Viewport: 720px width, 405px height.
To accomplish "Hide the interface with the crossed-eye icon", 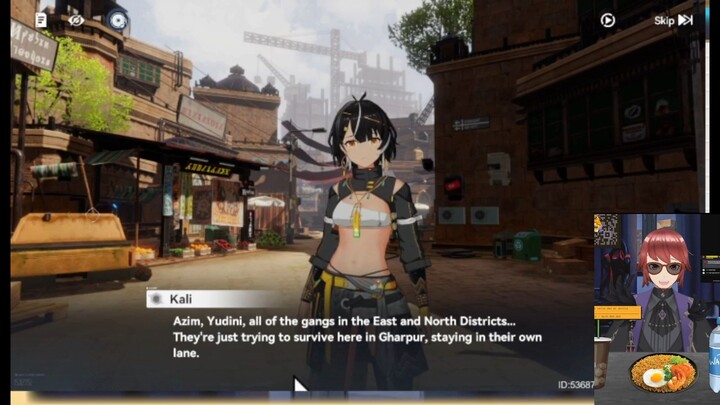I will [x=77, y=19].
